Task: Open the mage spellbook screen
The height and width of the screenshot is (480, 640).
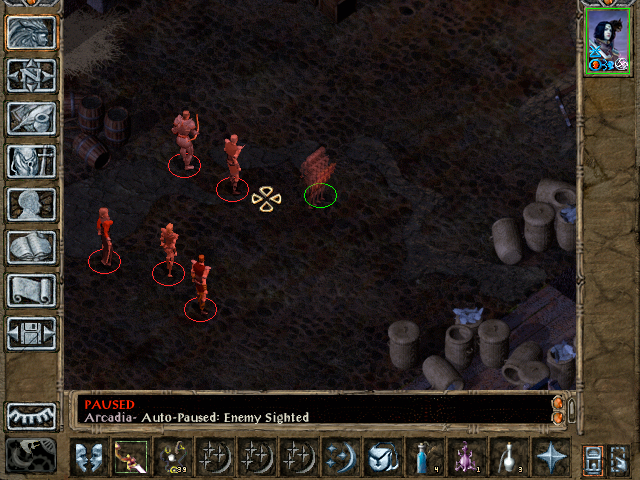Action: (31, 247)
